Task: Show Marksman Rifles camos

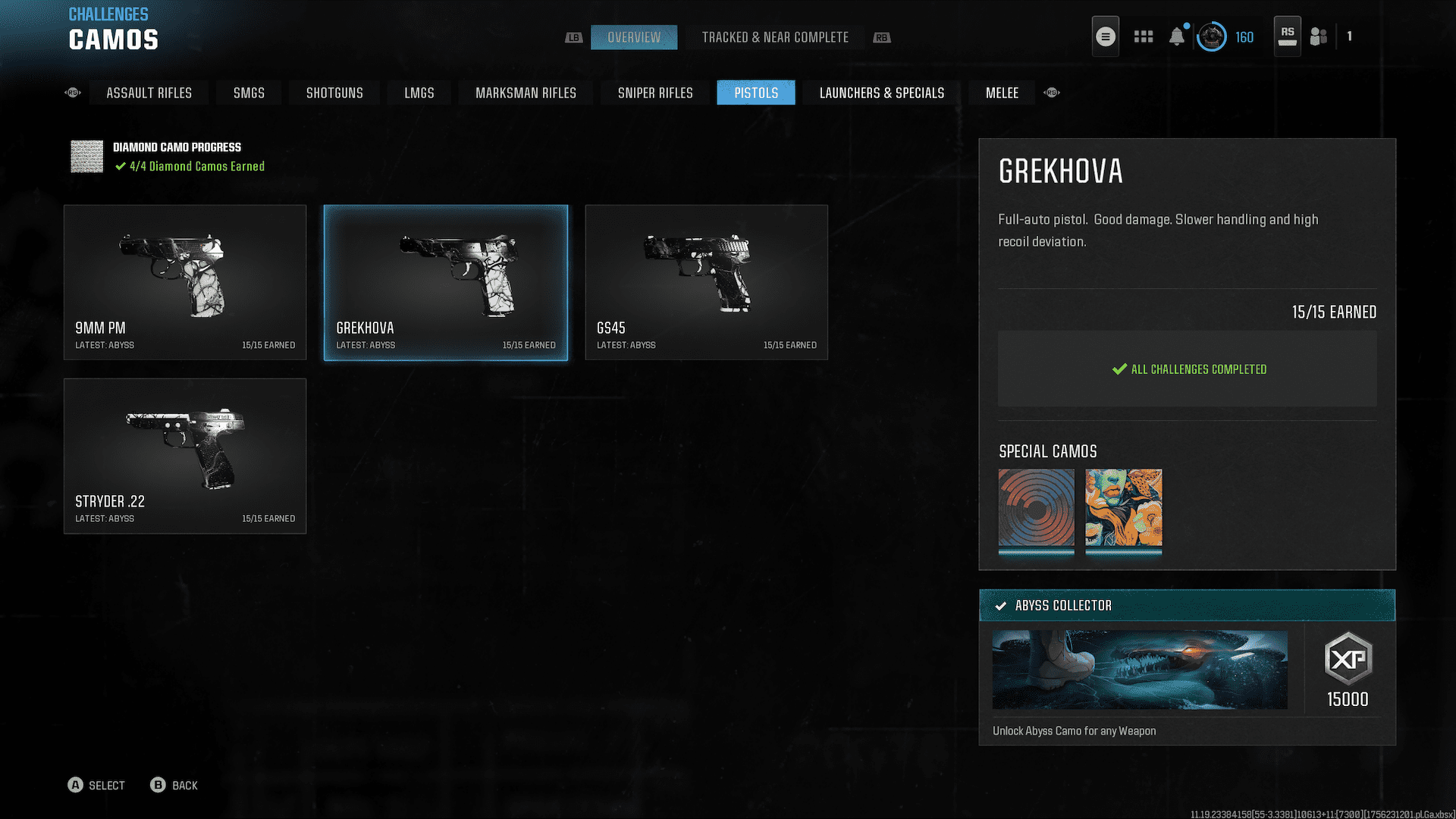Action: click(526, 93)
